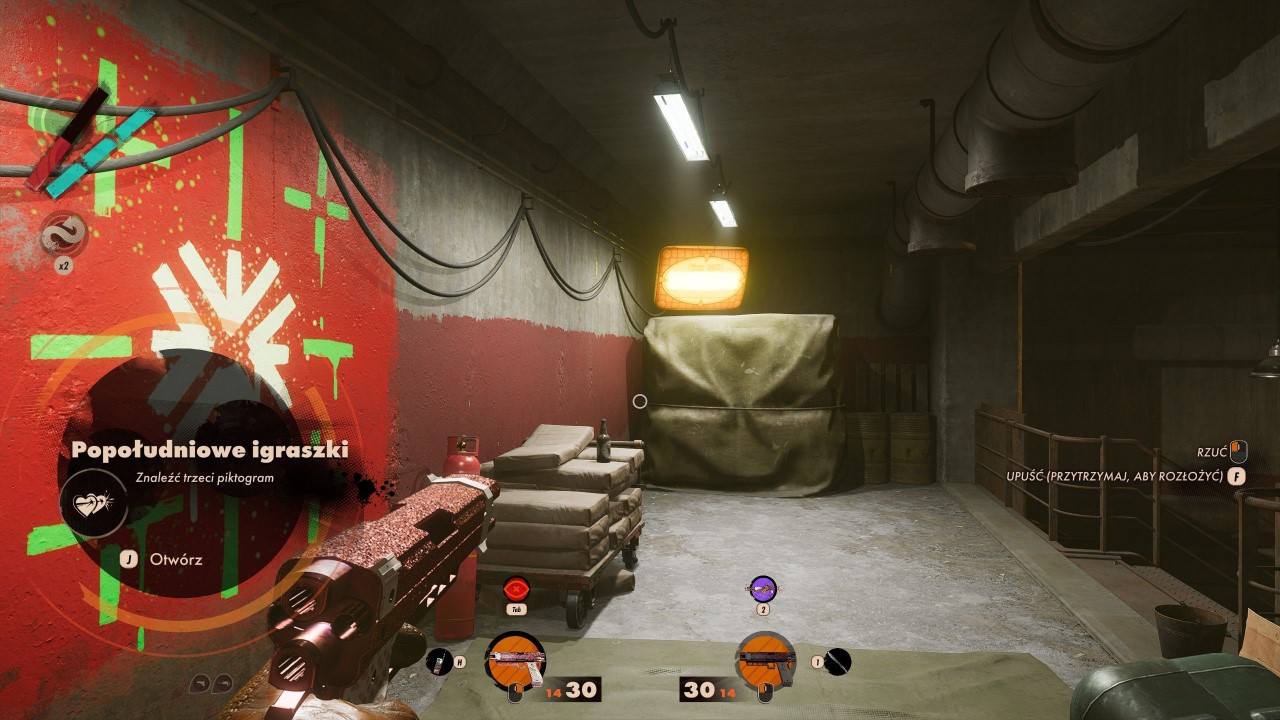Equip the machete melee icon
Screen dimensions: 1280x720
coord(838,660)
